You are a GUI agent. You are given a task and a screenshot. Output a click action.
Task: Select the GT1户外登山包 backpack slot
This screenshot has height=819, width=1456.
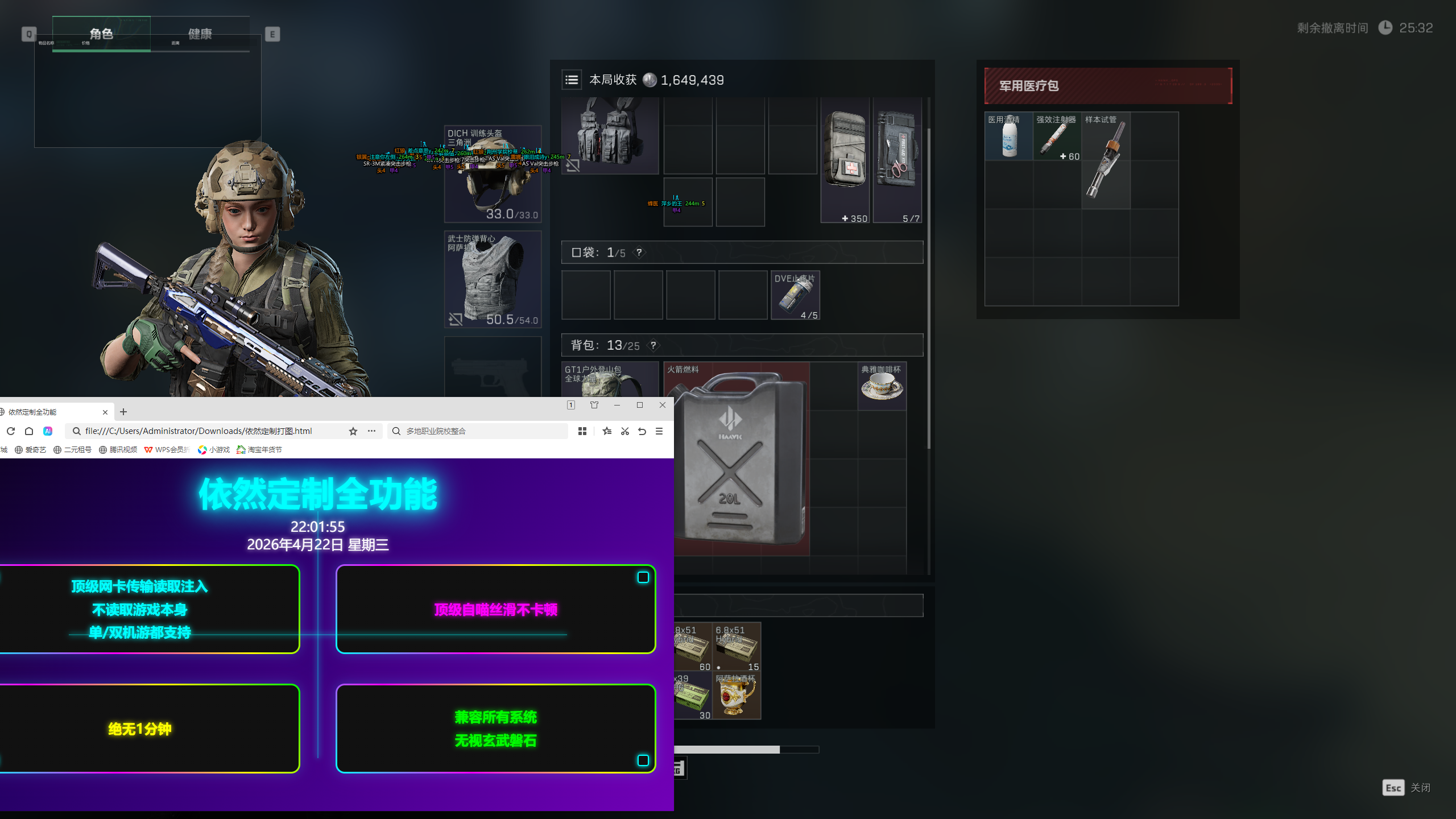(610, 379)
